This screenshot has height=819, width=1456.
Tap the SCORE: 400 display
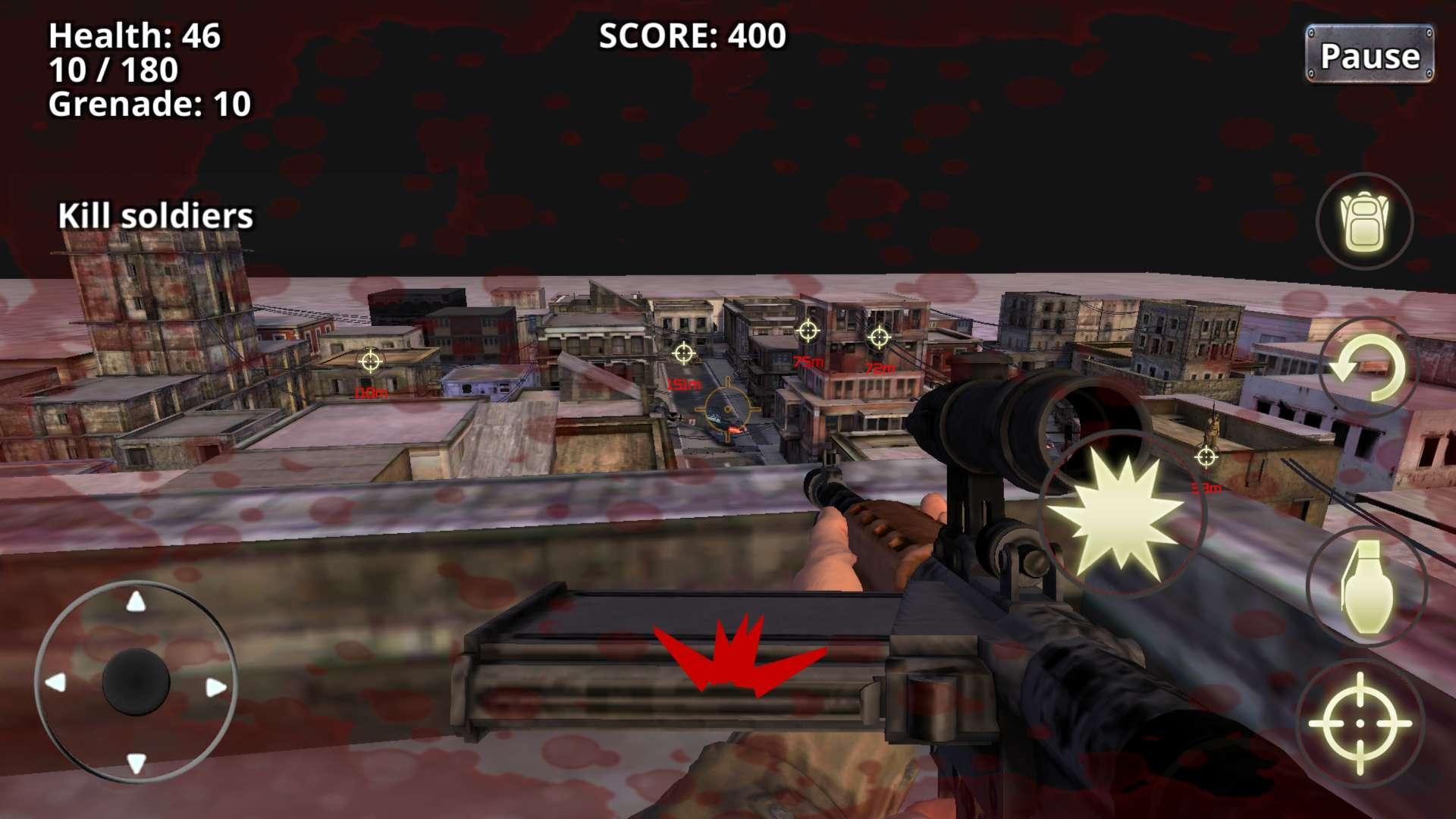pos(692,34)
